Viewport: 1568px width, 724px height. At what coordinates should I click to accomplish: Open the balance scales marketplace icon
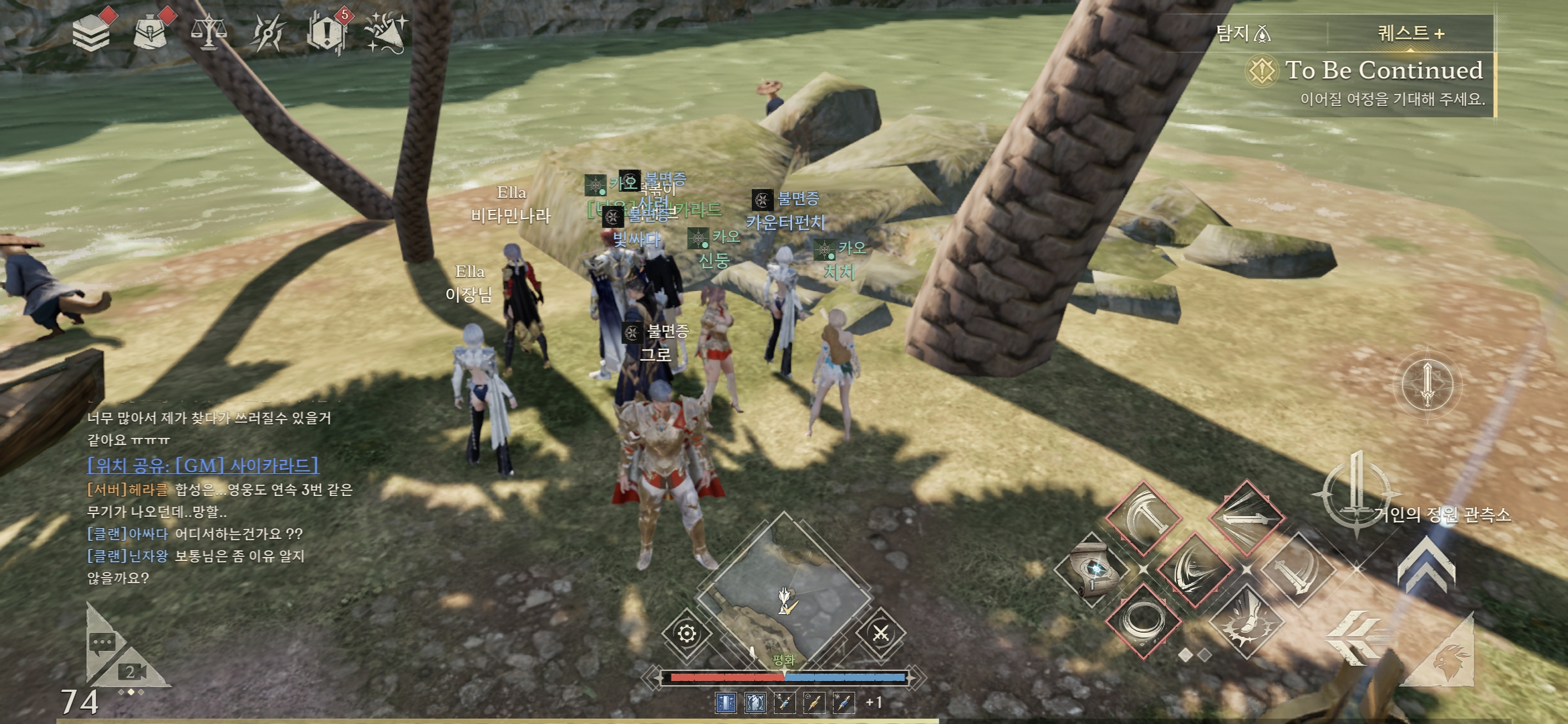[x=208, y=32]
